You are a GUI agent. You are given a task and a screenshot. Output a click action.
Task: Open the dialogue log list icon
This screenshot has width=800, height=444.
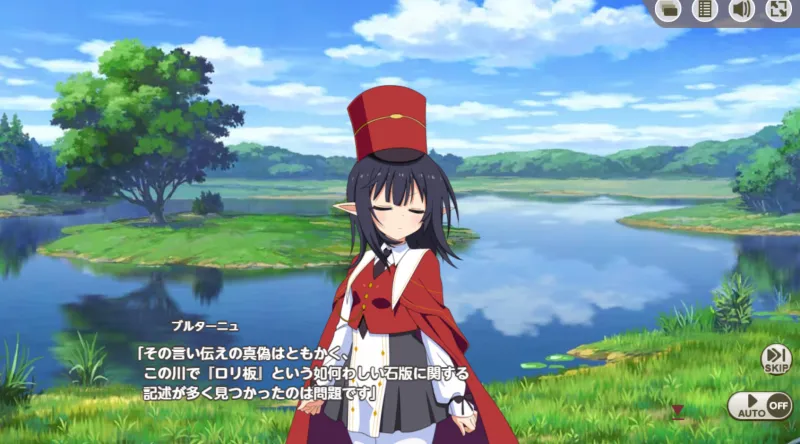[x=705, y=10]
